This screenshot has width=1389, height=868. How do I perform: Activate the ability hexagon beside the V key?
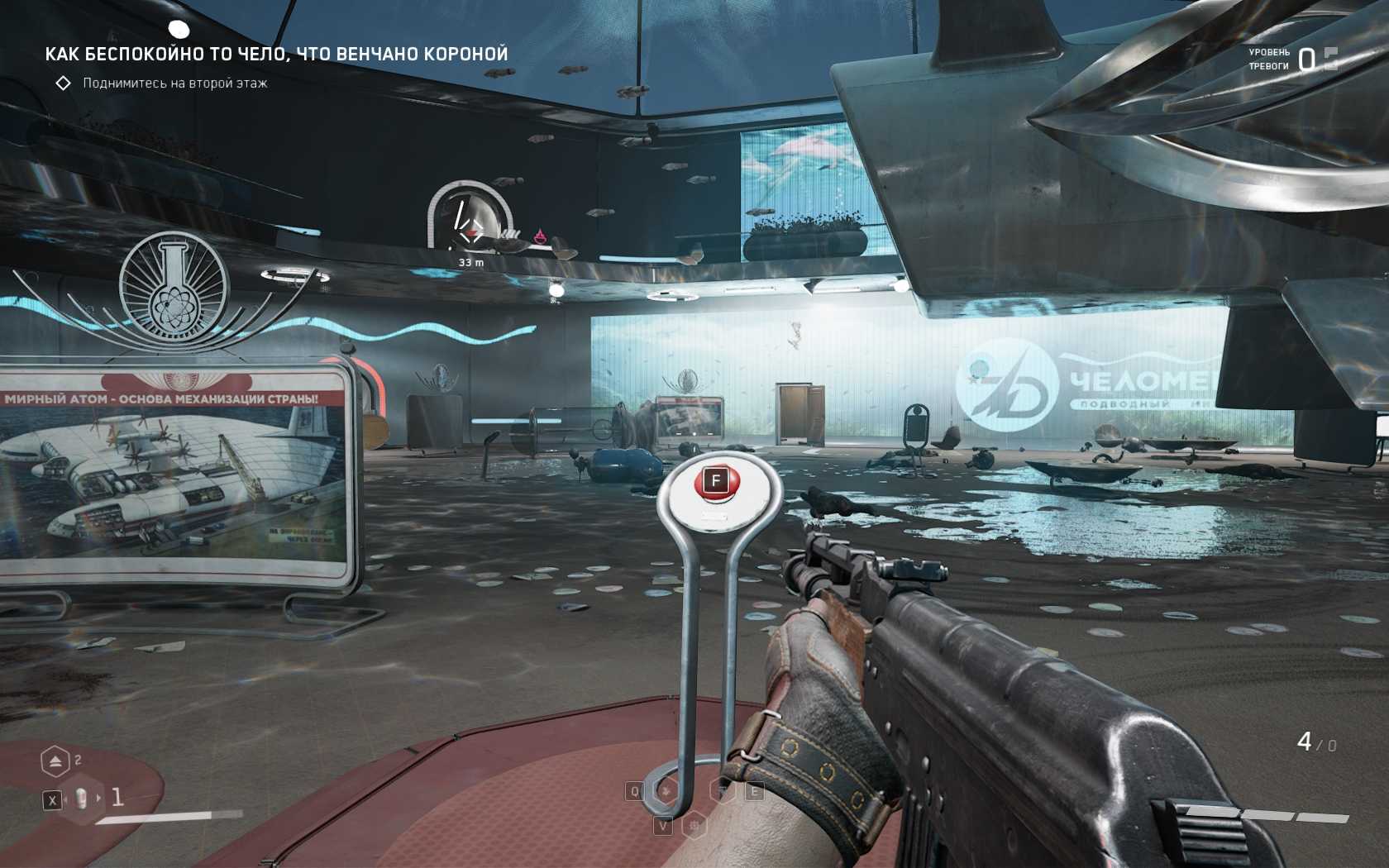[694, 825]
